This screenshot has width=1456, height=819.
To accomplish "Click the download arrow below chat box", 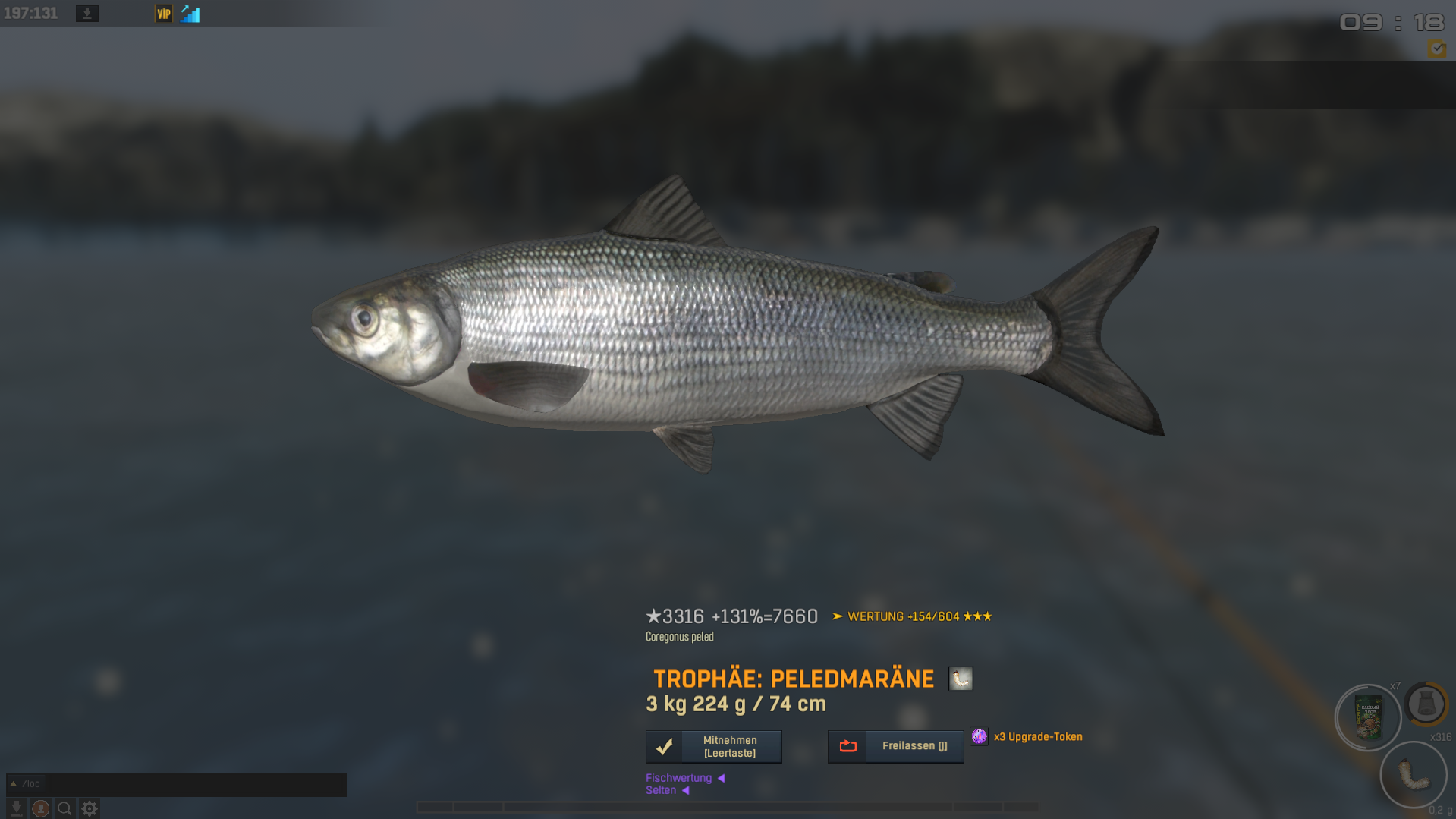I will click(16, 808).
